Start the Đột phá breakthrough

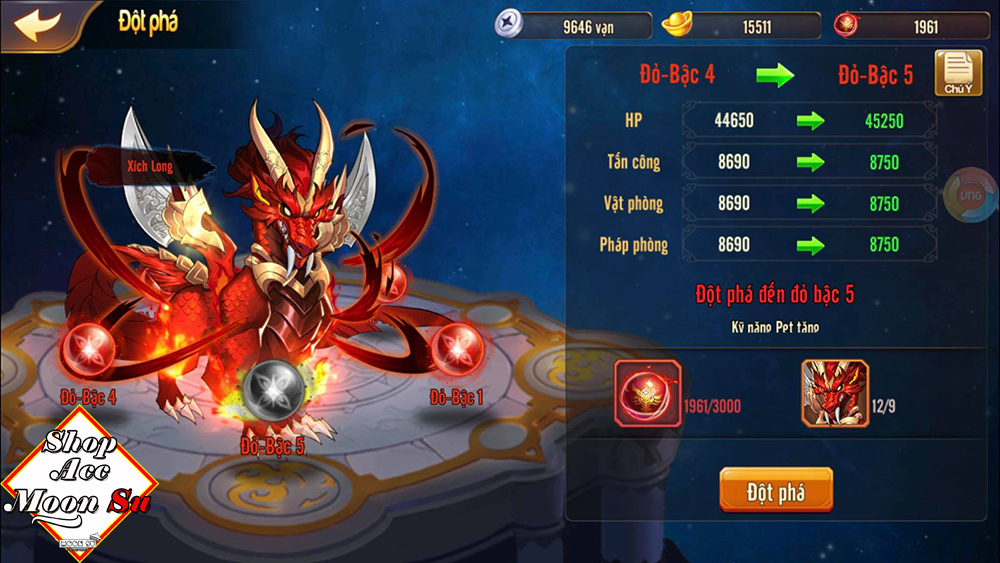point(775,491)
